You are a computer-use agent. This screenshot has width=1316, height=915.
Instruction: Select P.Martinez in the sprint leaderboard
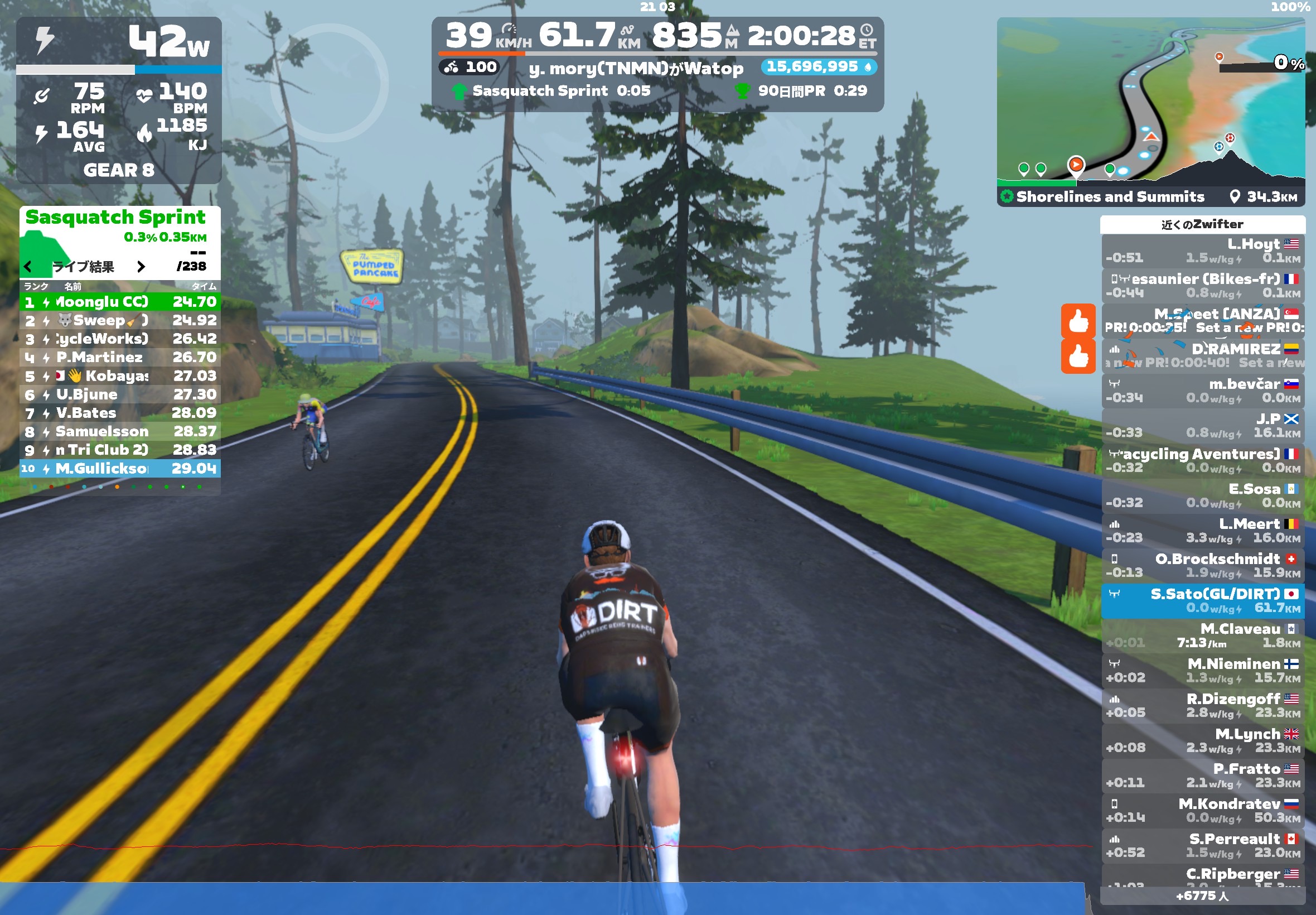(120, 357)
